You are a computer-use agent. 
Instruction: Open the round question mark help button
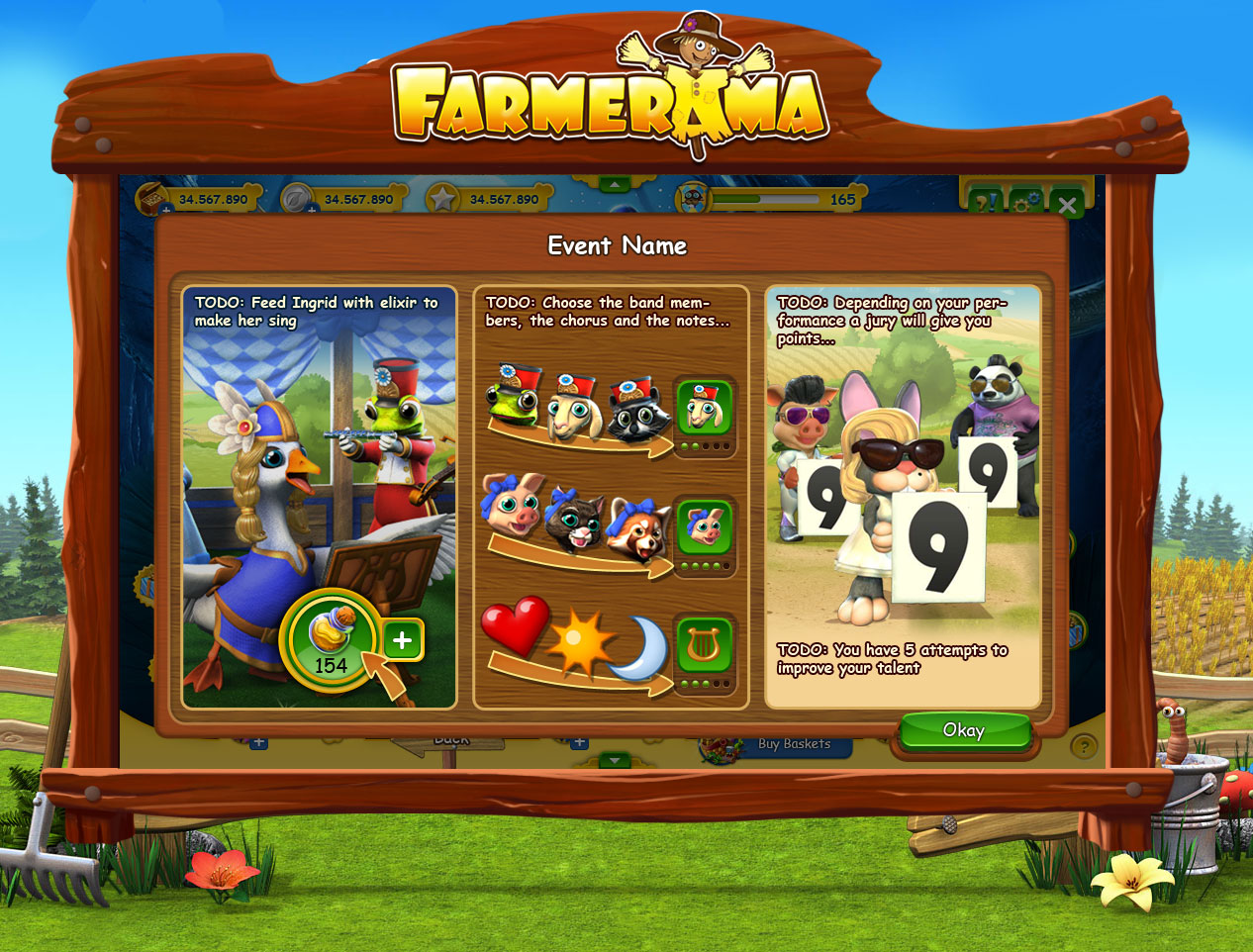[x=1084, y=746]
